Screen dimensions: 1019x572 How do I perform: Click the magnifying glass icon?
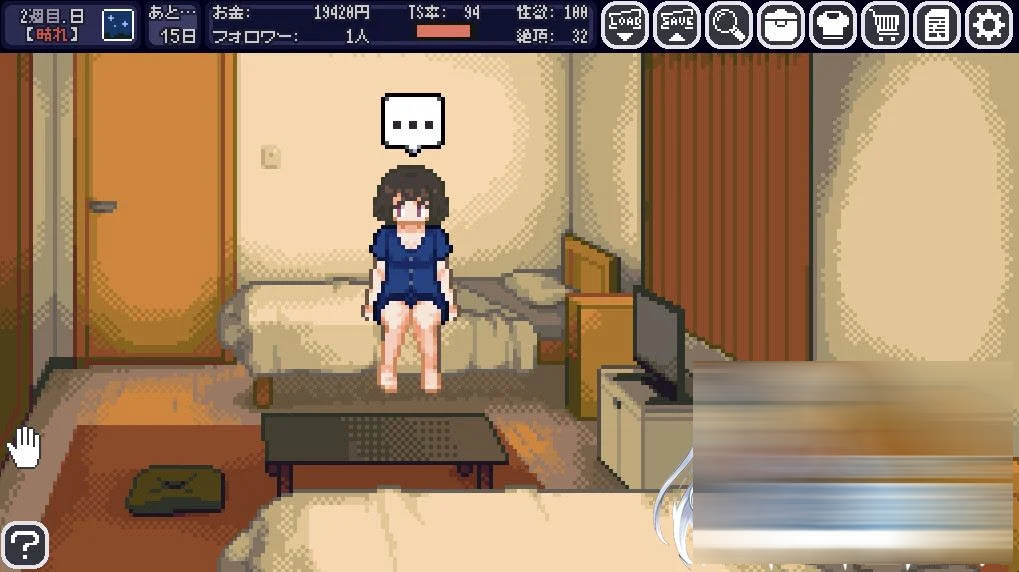[x=729, y=26]
